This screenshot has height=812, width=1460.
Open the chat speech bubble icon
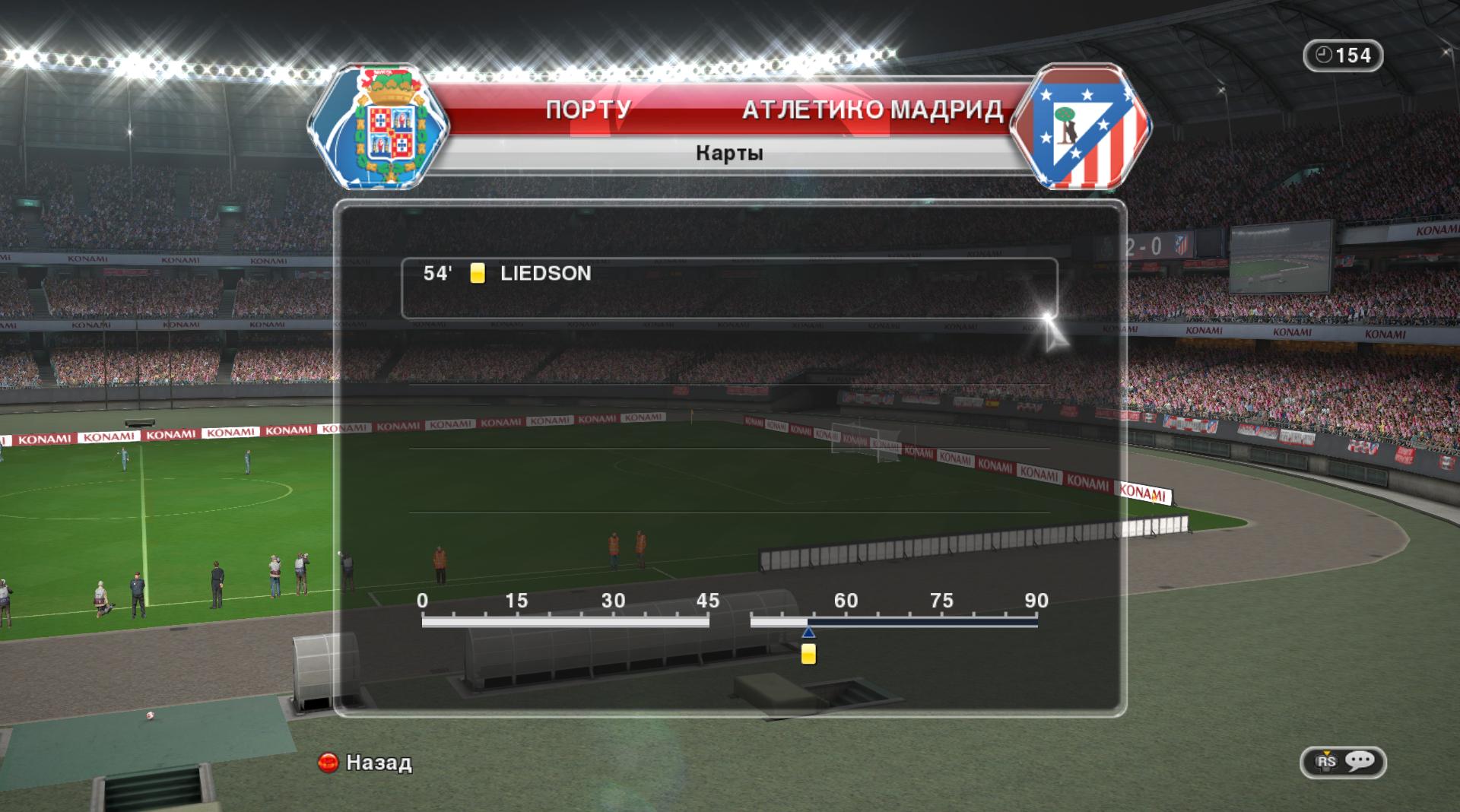1360,761
